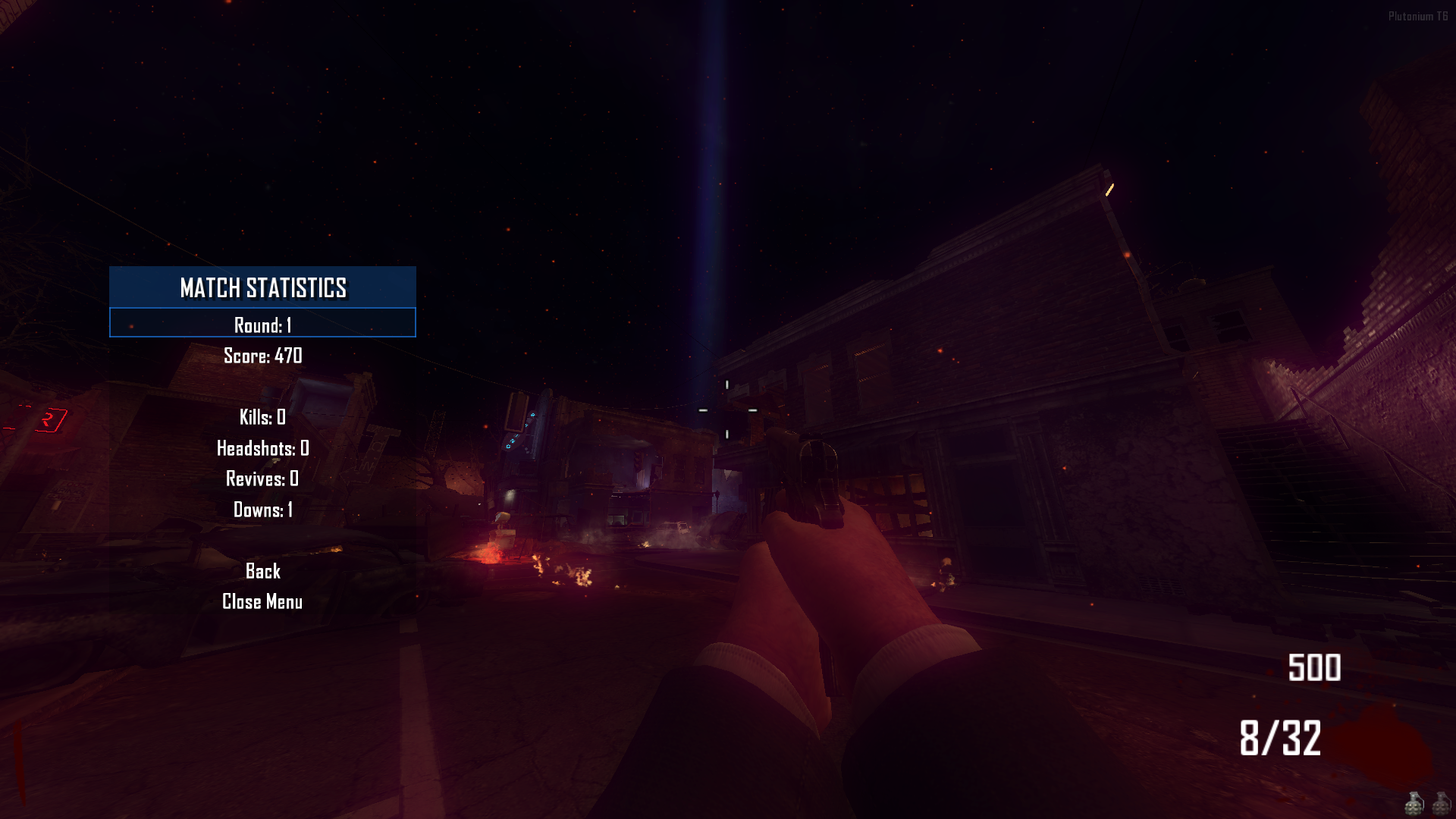The image size is (1456, 819).
Task: Click the 500 points counter
Action: pyautogui.click(x=1314, y=668)
